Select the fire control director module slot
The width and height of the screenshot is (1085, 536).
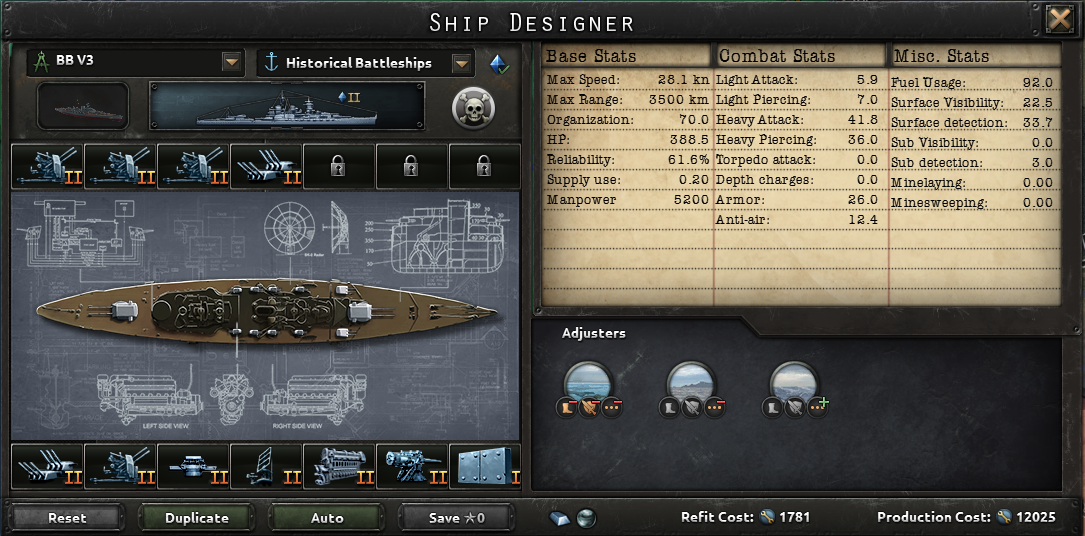click(193, 466)
